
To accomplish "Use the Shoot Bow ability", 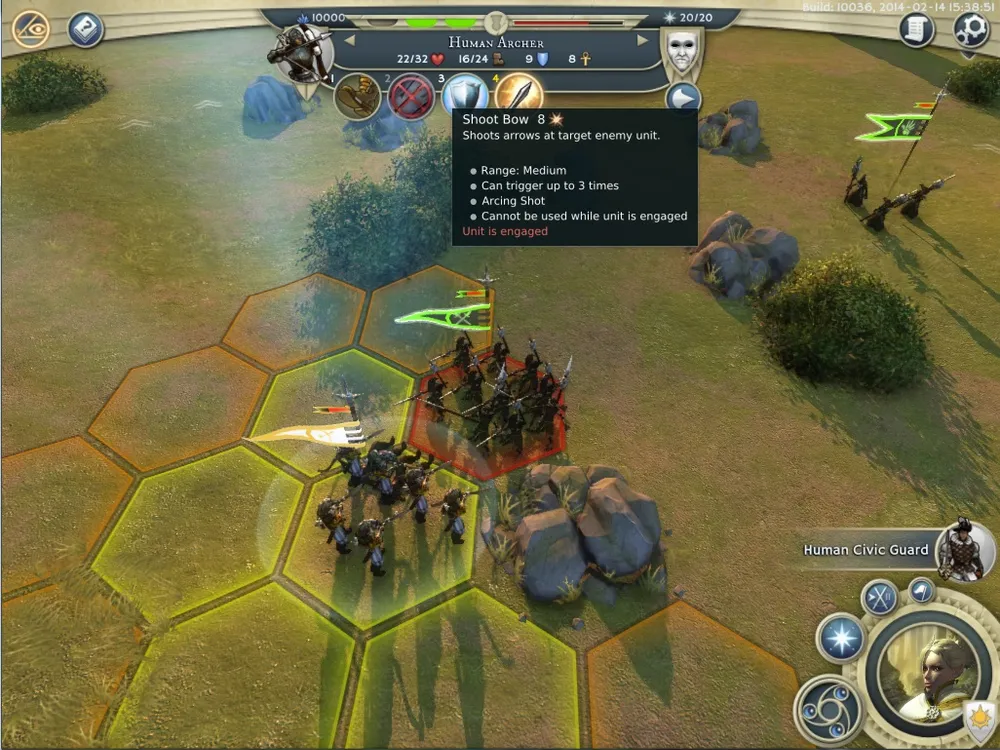I will click(x=518, y=95).
